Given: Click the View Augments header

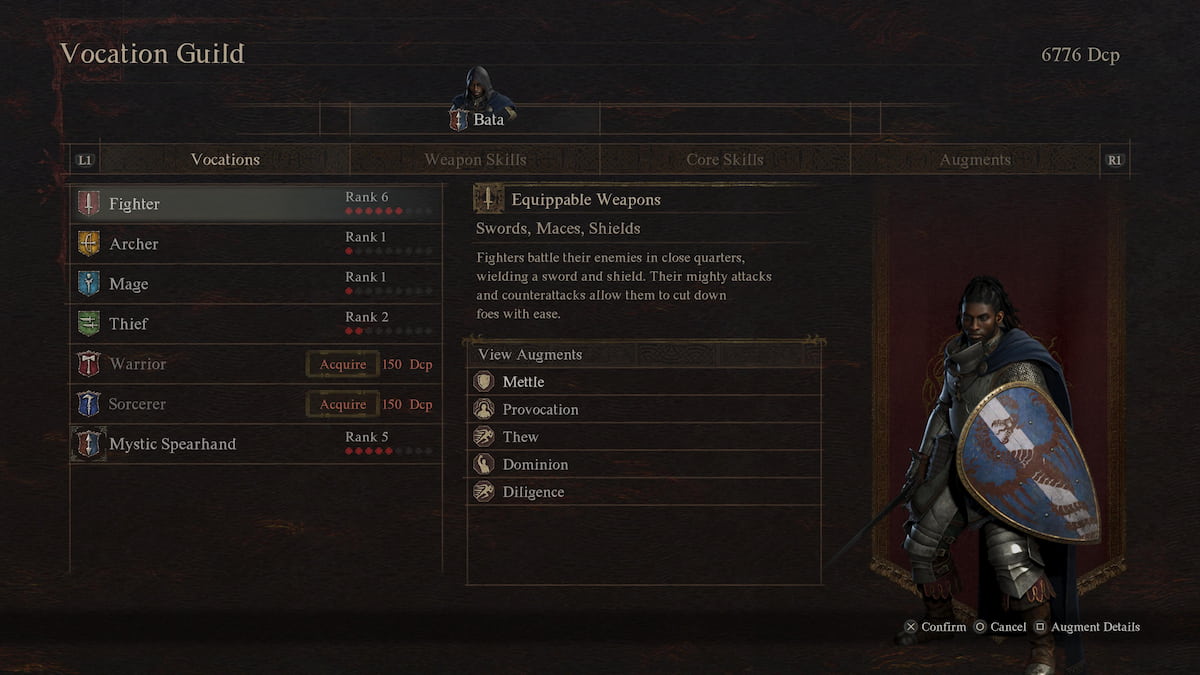Looking at the screenshot, I should point(530,355).
